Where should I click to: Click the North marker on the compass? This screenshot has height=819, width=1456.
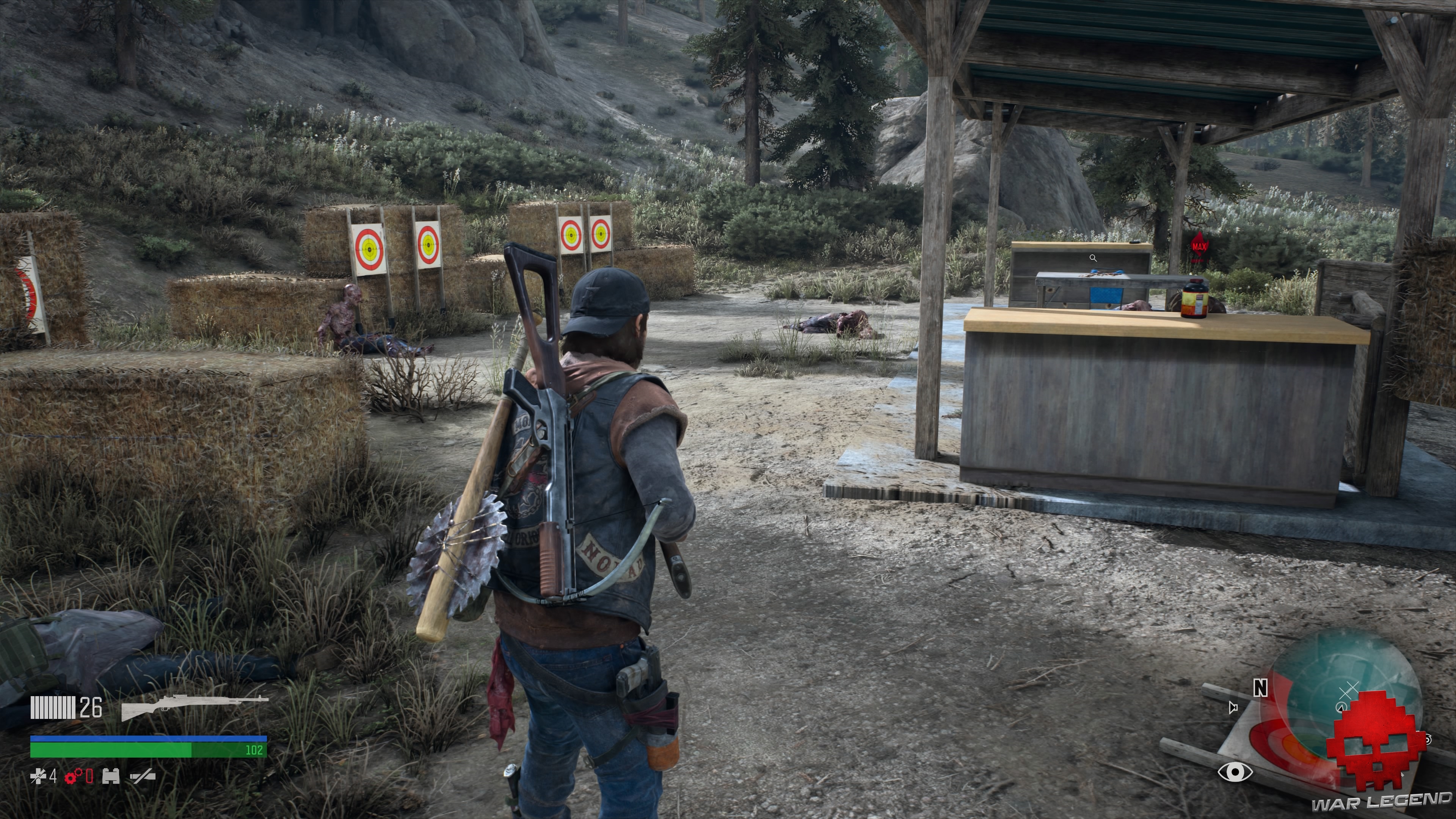pyautogui.click(x=1260, y=688)
